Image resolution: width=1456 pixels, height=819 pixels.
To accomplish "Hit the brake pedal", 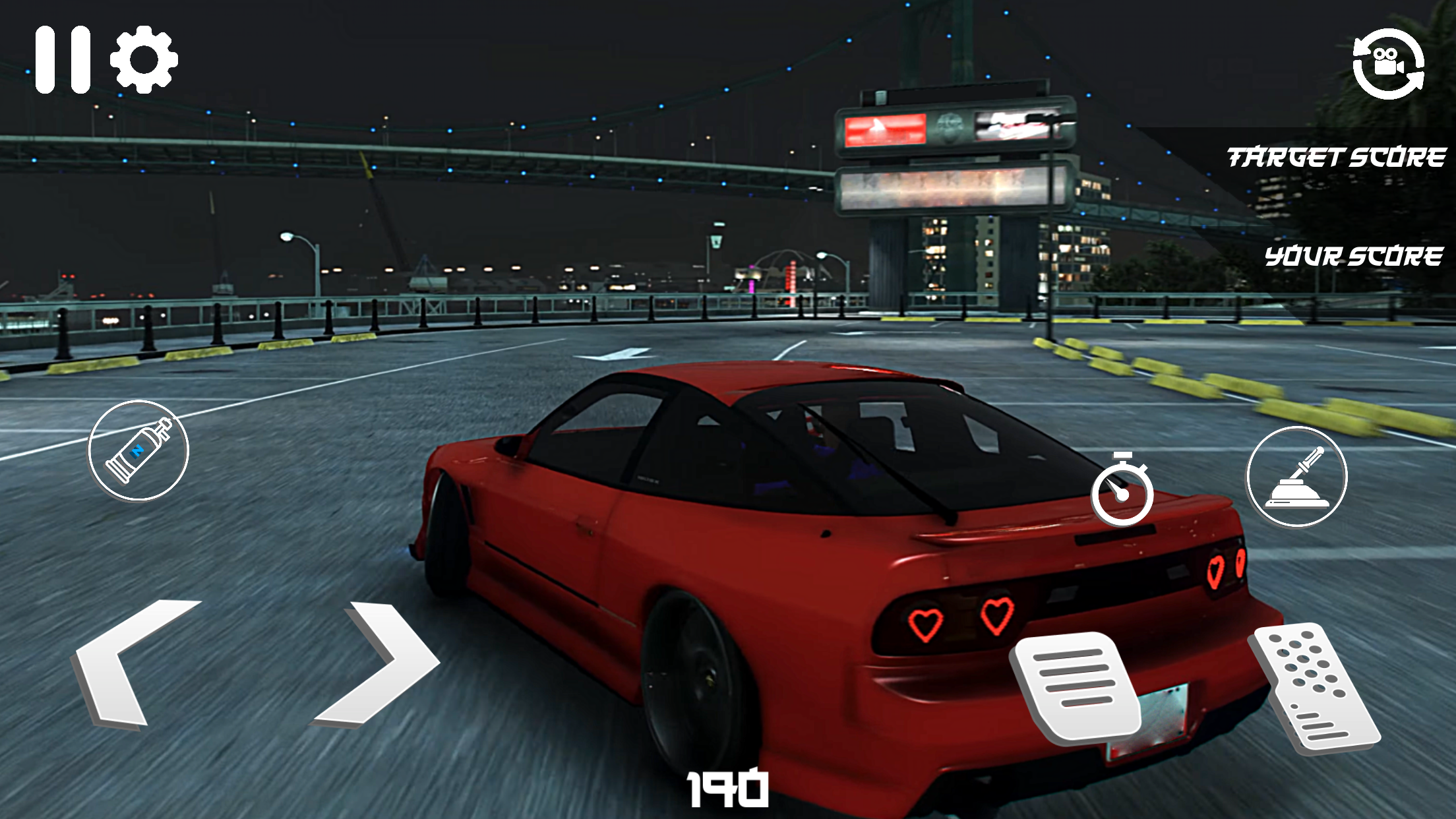I will [x=1077, y=686].
